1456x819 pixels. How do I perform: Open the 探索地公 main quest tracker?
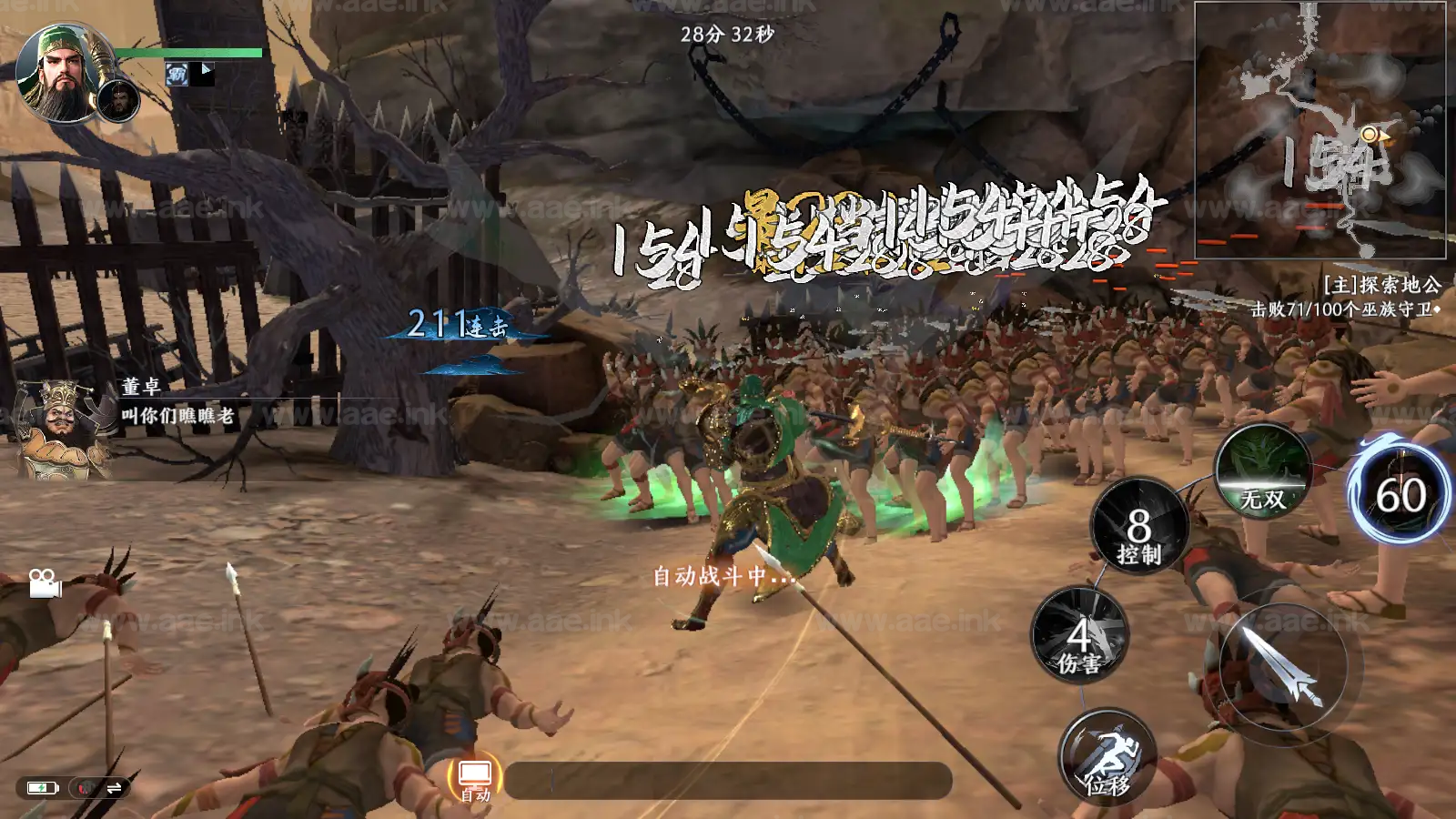click(x=1381, y=286)
